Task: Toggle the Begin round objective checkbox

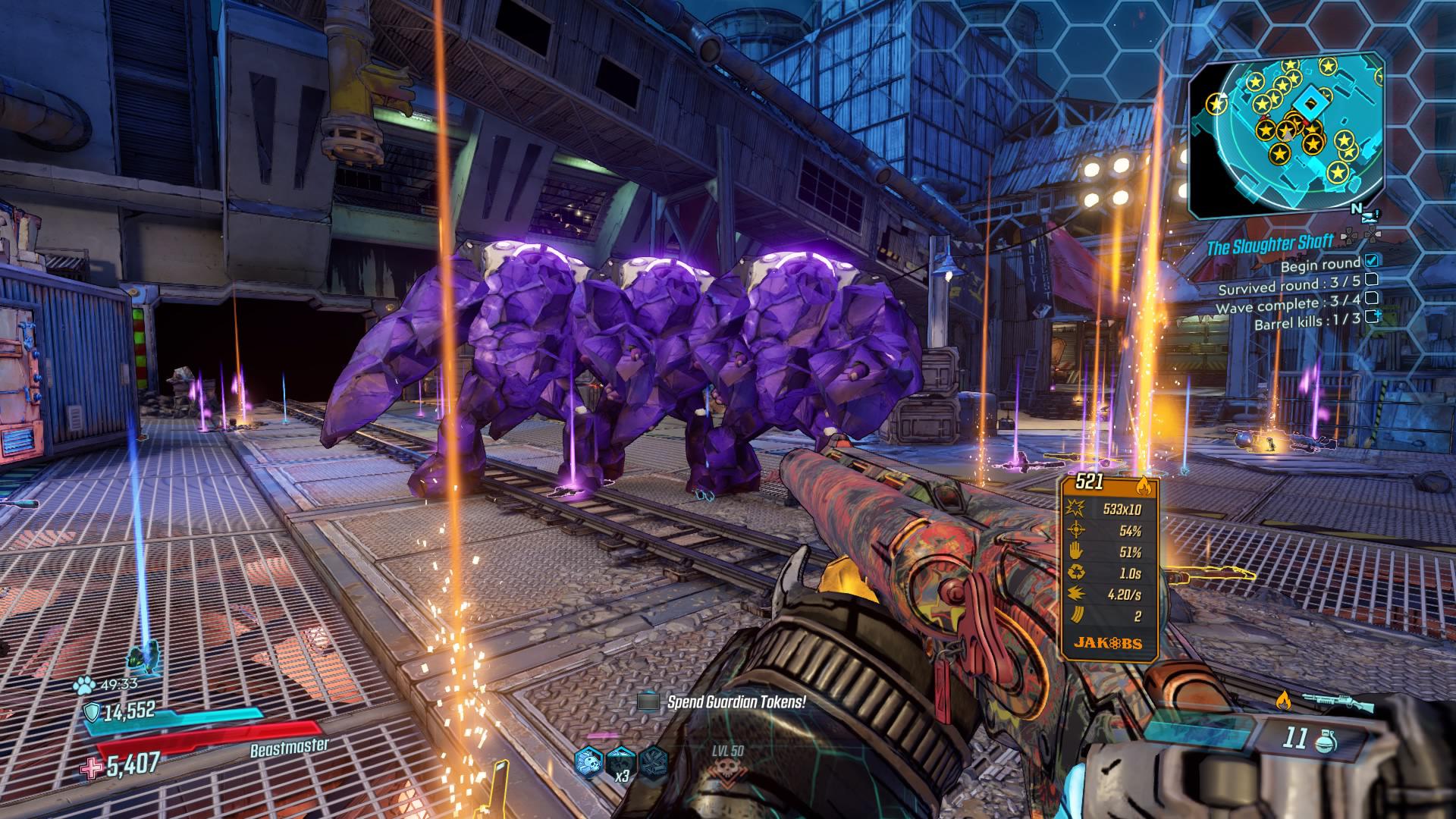Action: click(x=1372, y=261)
